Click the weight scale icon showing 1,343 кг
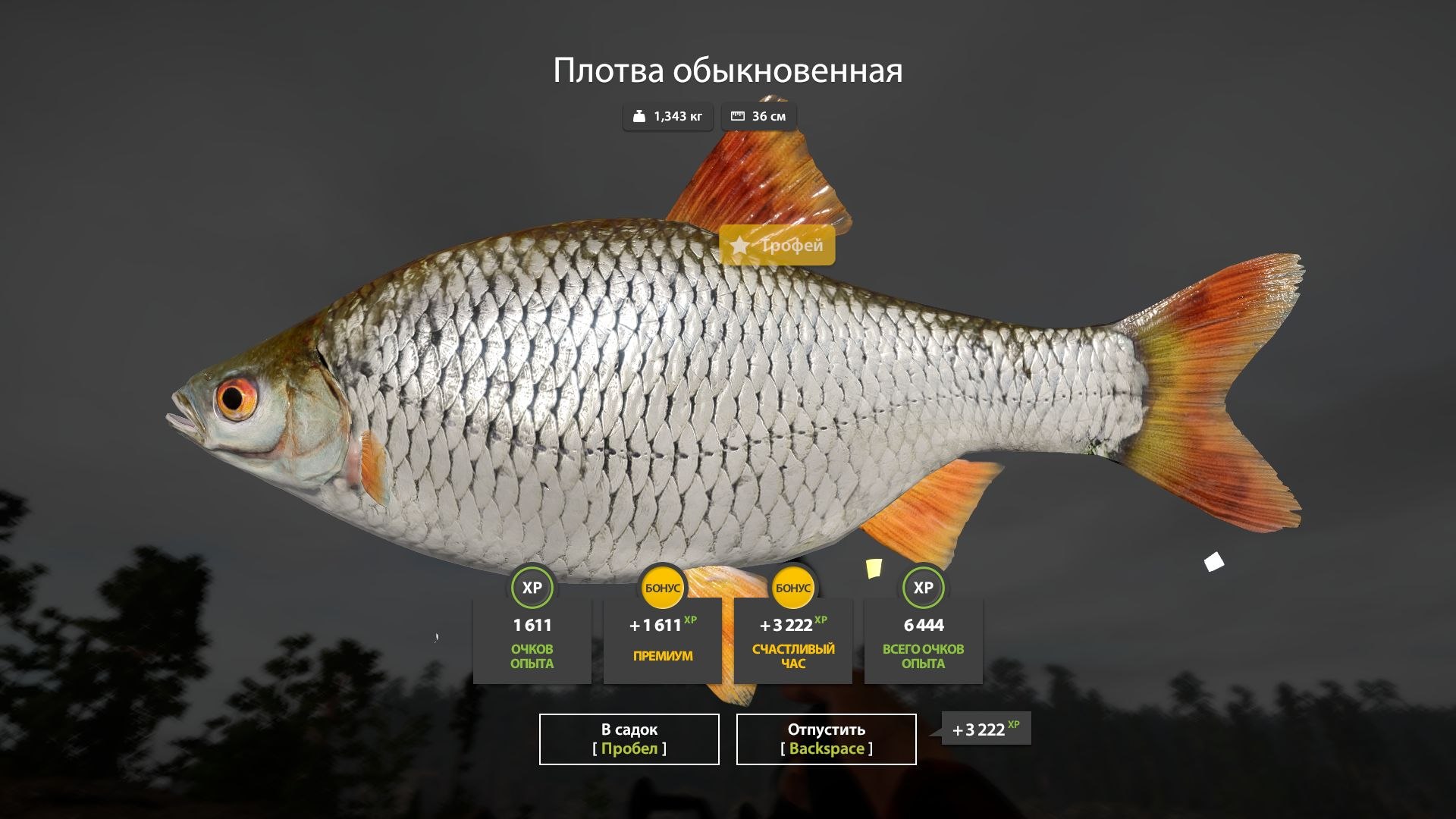The height and width of the screenshot is (819, 1456). point(639,115)
